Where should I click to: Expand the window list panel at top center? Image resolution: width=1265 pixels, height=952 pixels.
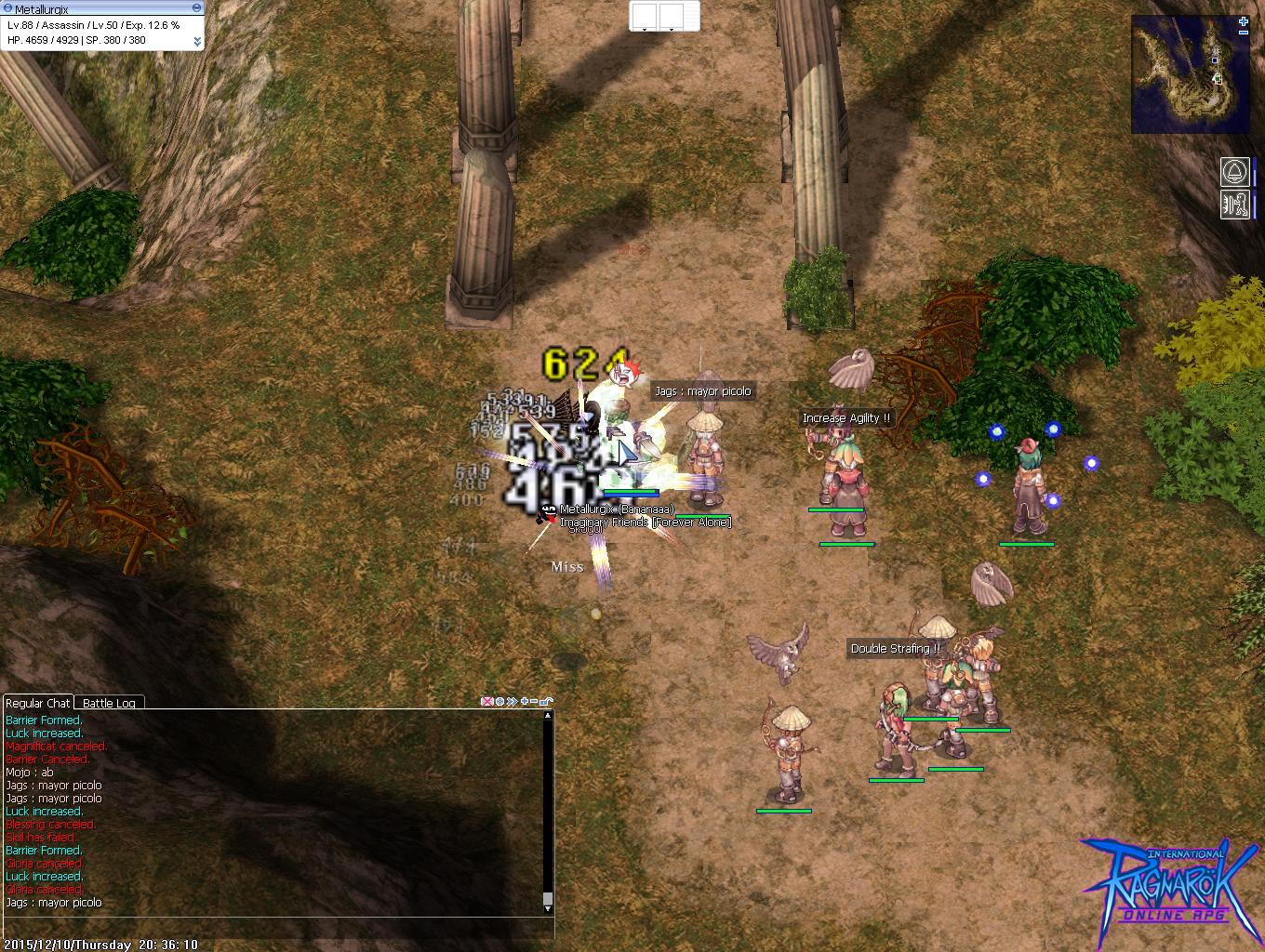(665, 16)
